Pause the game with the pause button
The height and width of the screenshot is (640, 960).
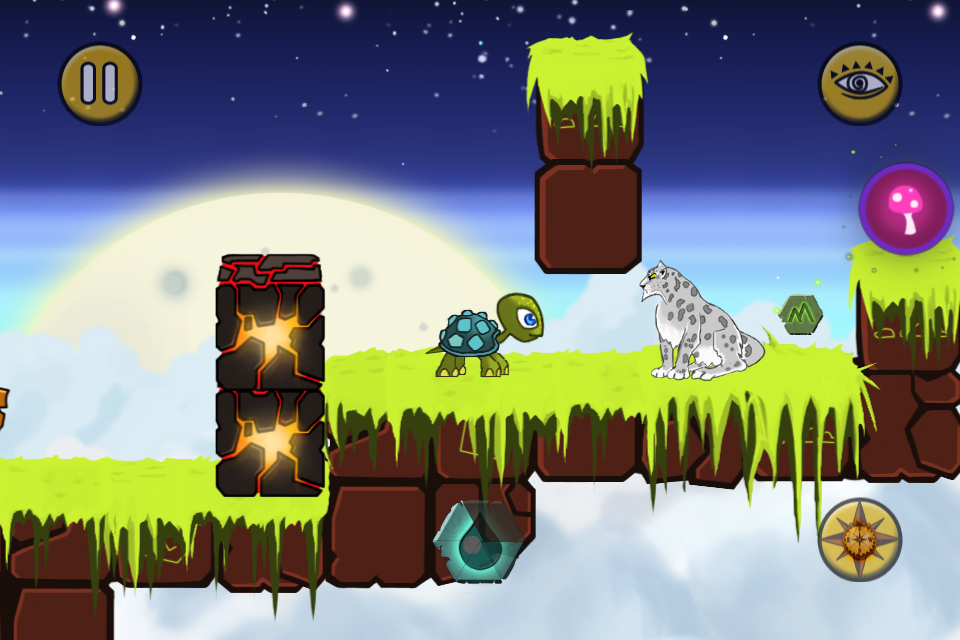tap(100, 84)
